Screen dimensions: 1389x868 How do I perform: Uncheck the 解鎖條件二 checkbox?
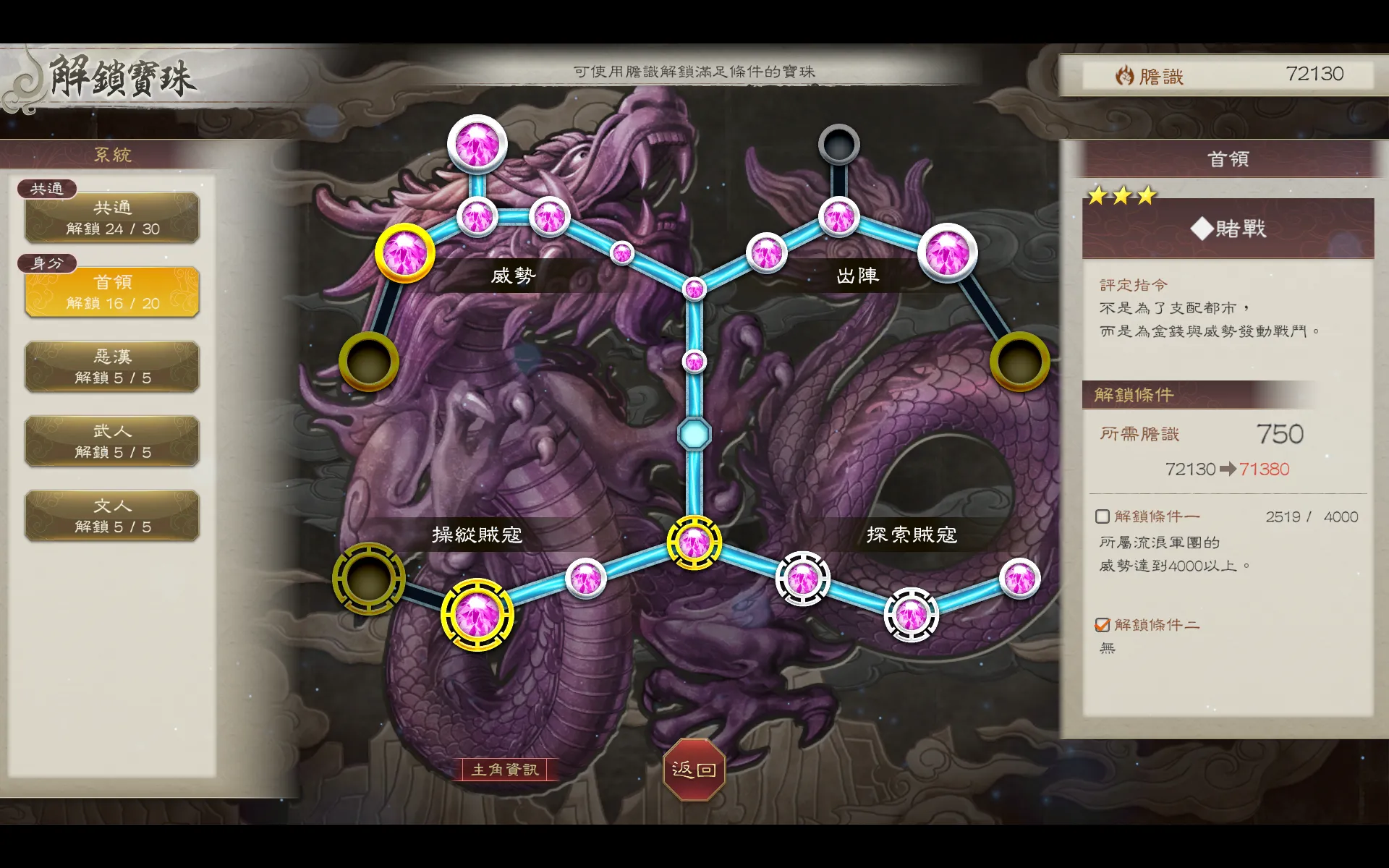point(1102,625)
